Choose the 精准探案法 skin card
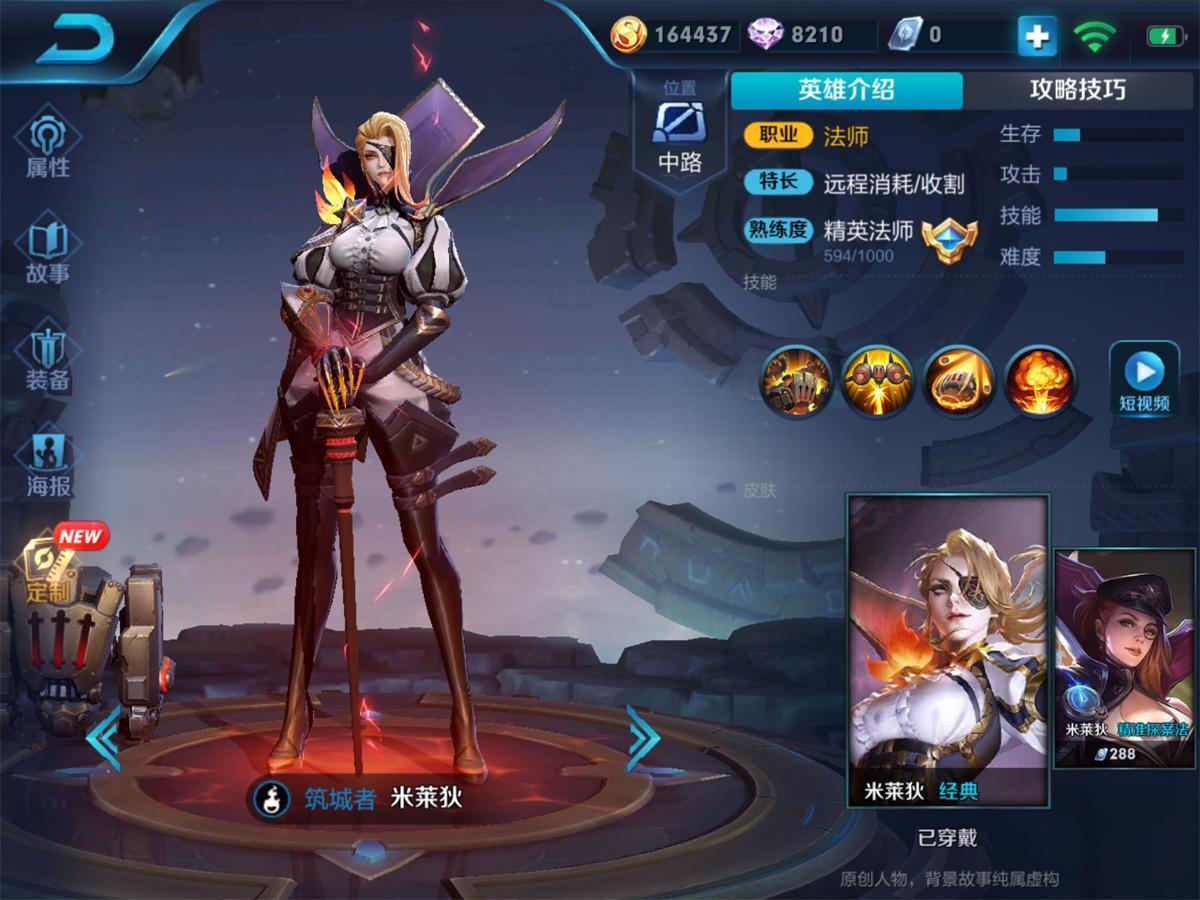The height and width of the screenshot is (900, 1200). pos(1125,658)
